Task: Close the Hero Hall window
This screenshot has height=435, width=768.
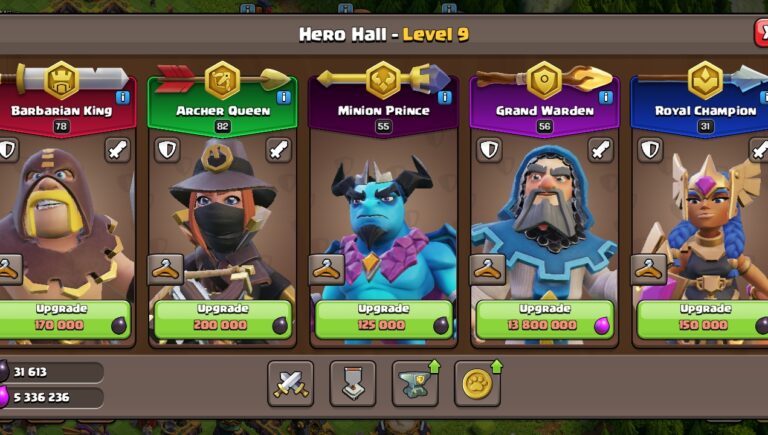Action: coord(760,34)
